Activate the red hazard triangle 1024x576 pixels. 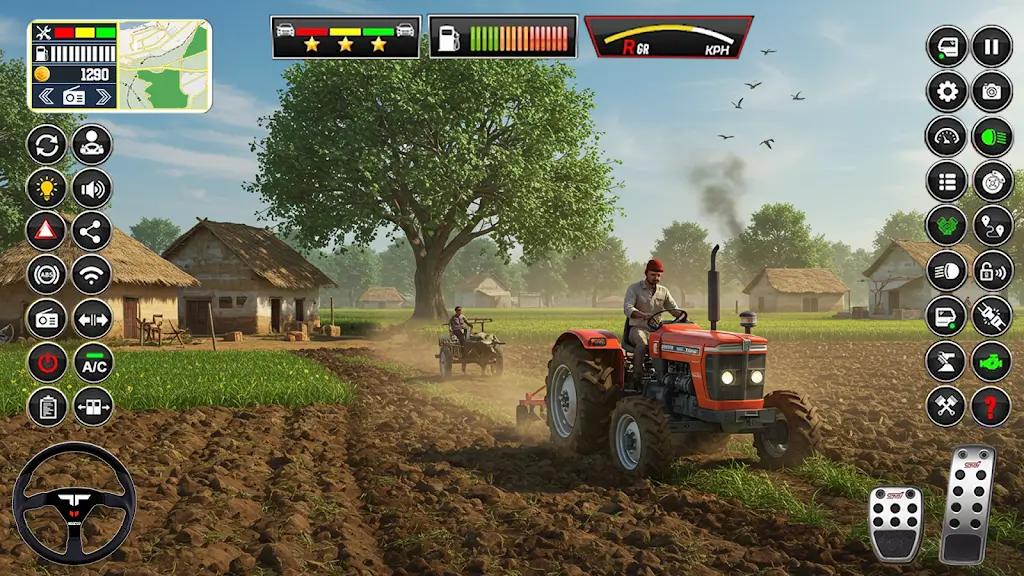(x=47, y=231)
